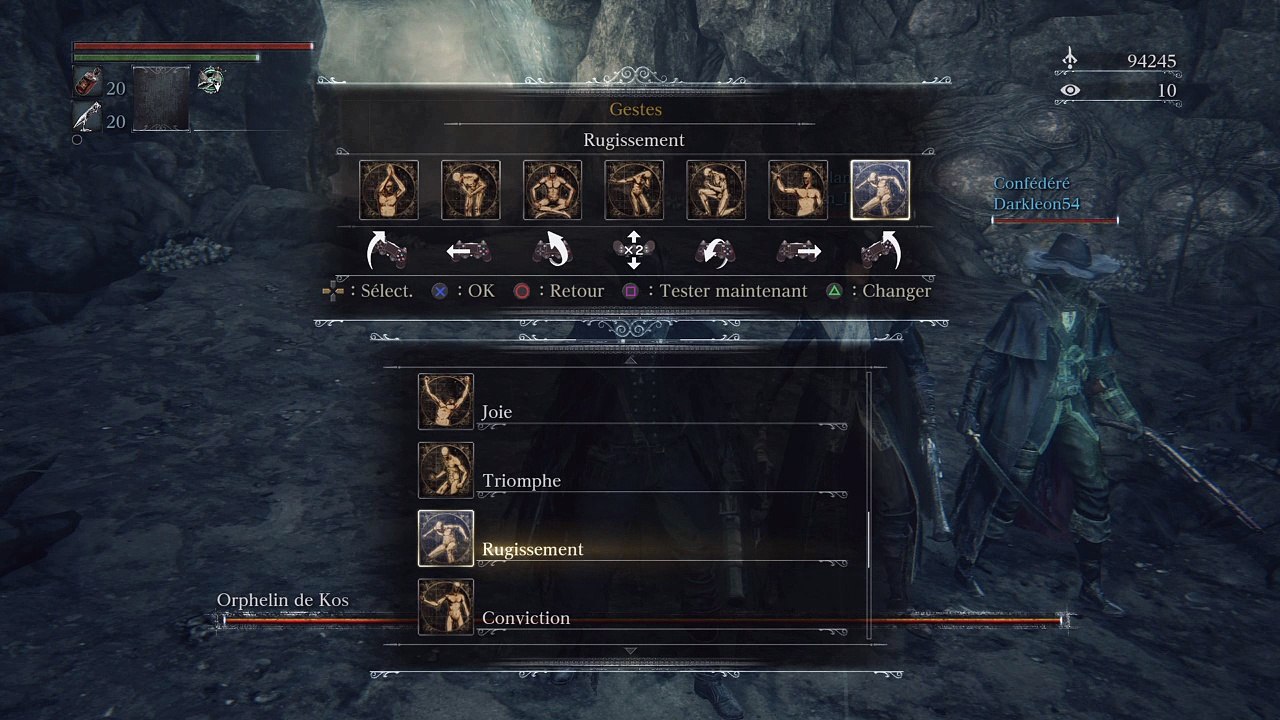The image size is (1280, 720).
Task: Select the hands-clasped-overhead gesture slot
Action: point(389,190)
